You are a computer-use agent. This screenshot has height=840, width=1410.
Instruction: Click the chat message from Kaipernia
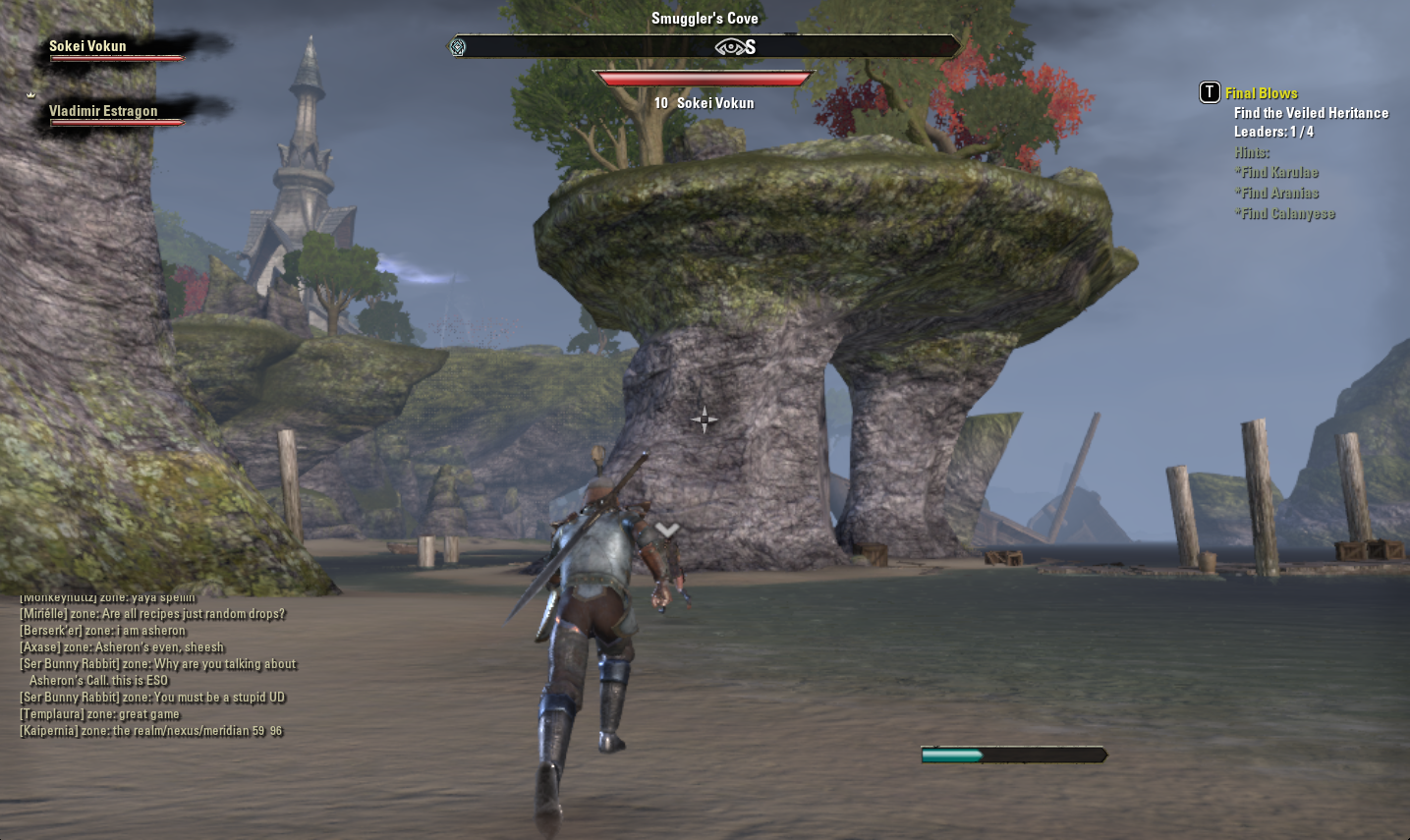(x=151, y=731)
